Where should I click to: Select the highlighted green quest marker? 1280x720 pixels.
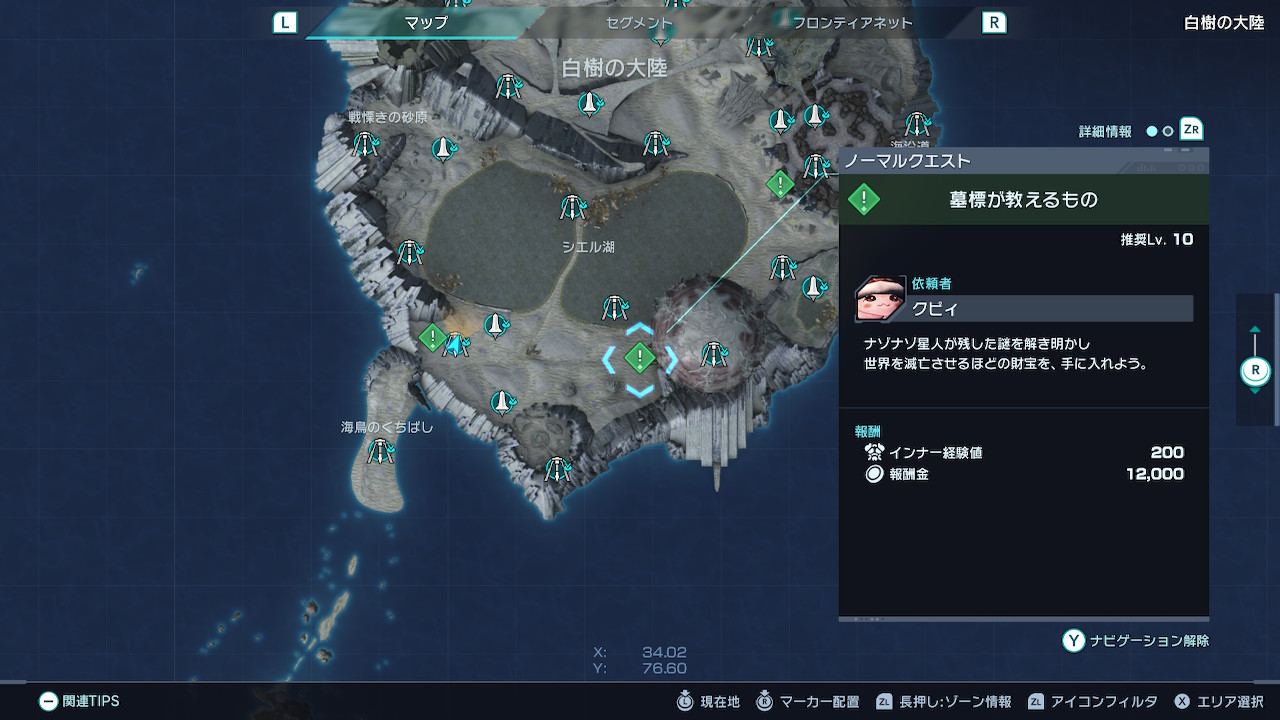pyautogui.click(x=639, y=357)
